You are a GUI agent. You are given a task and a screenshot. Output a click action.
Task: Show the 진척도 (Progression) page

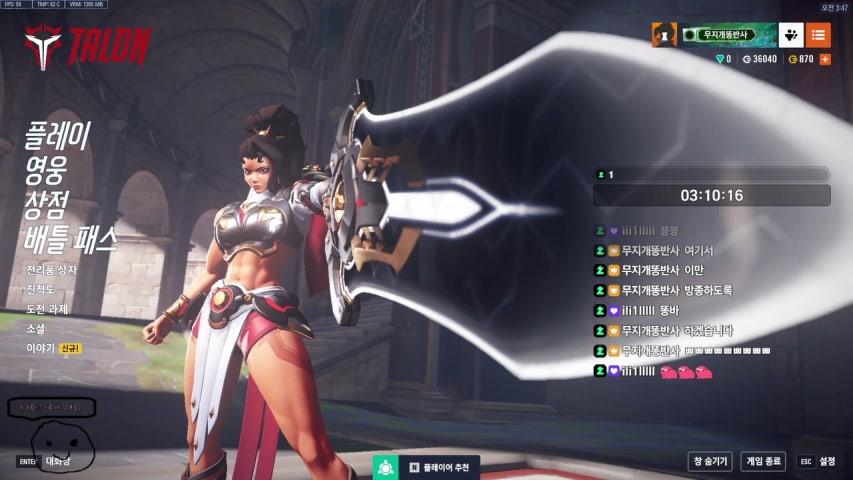click(x=39, y=289)
